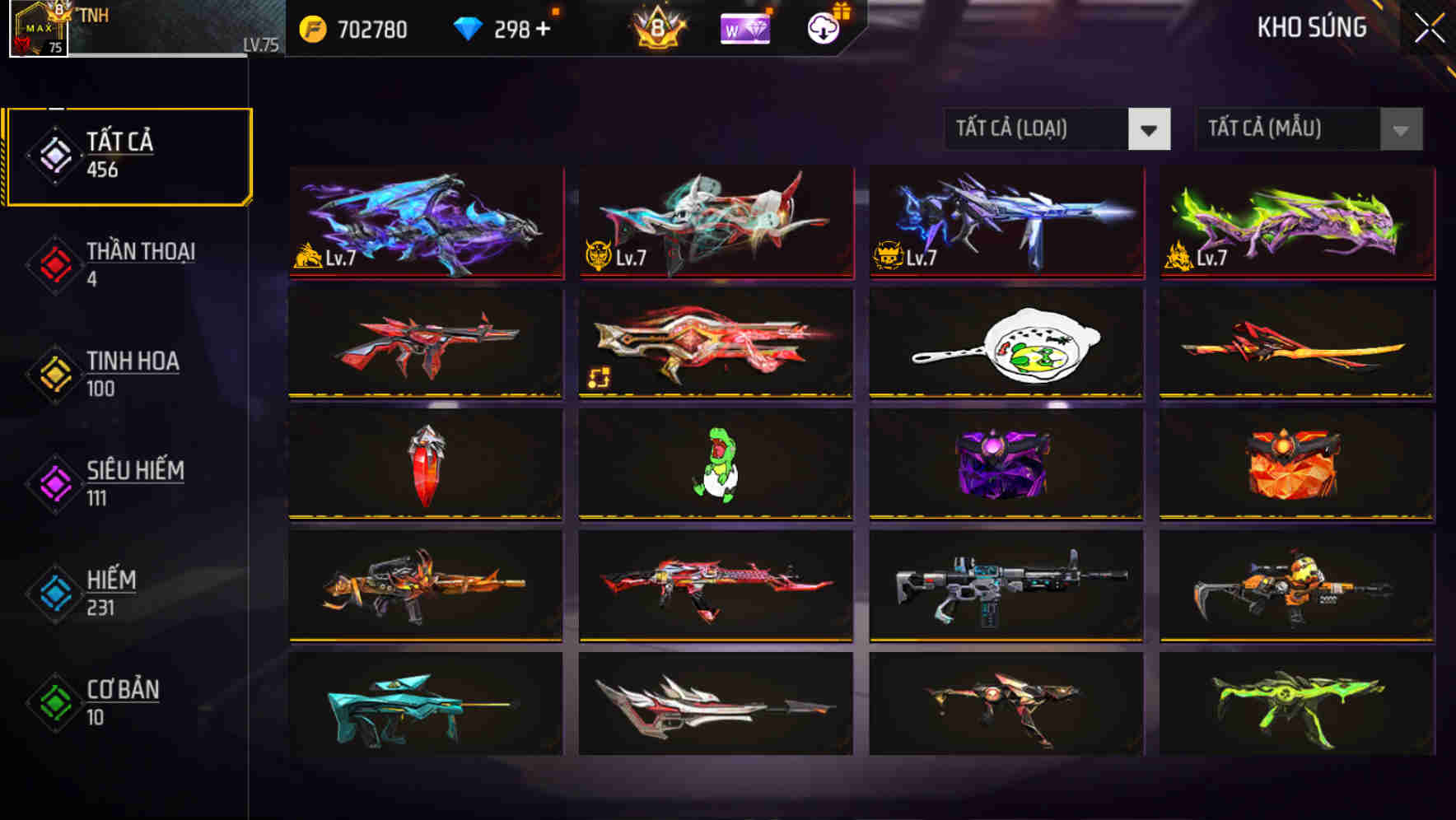Select the TẤT CẢ filter showing 456 items

[128, 153]
